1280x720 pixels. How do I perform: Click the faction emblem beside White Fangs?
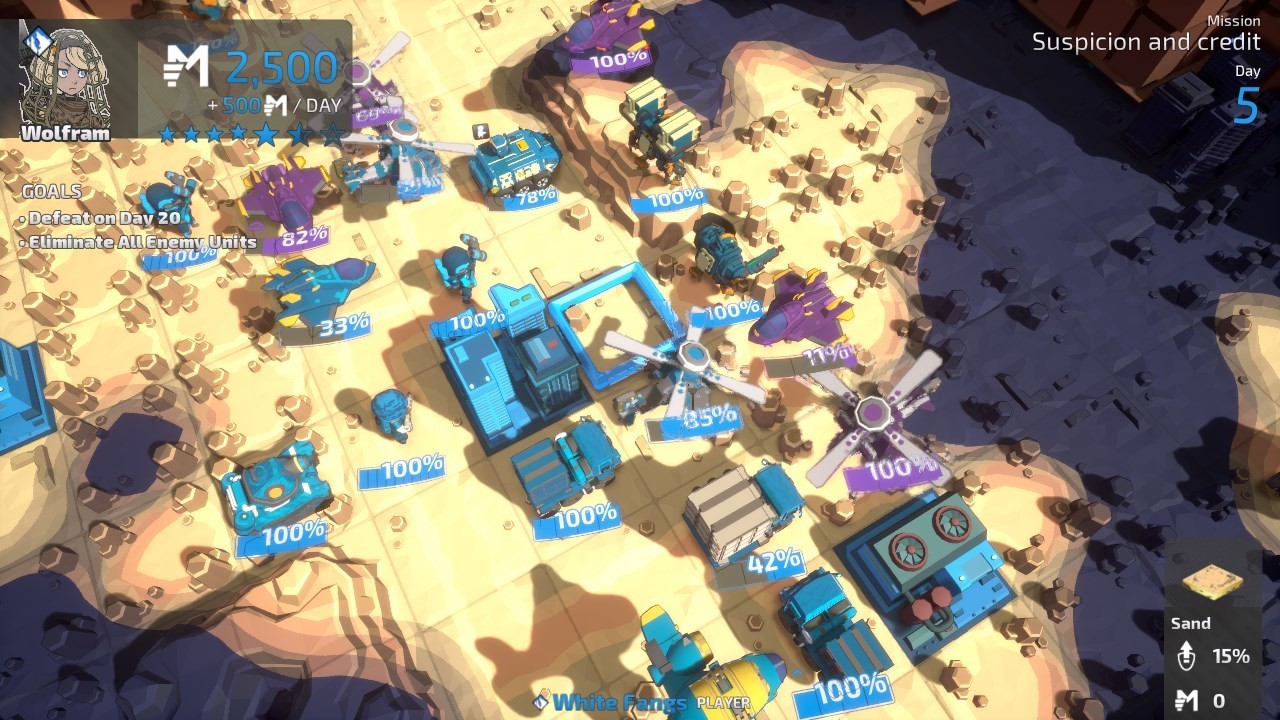(x=541, y=703)
